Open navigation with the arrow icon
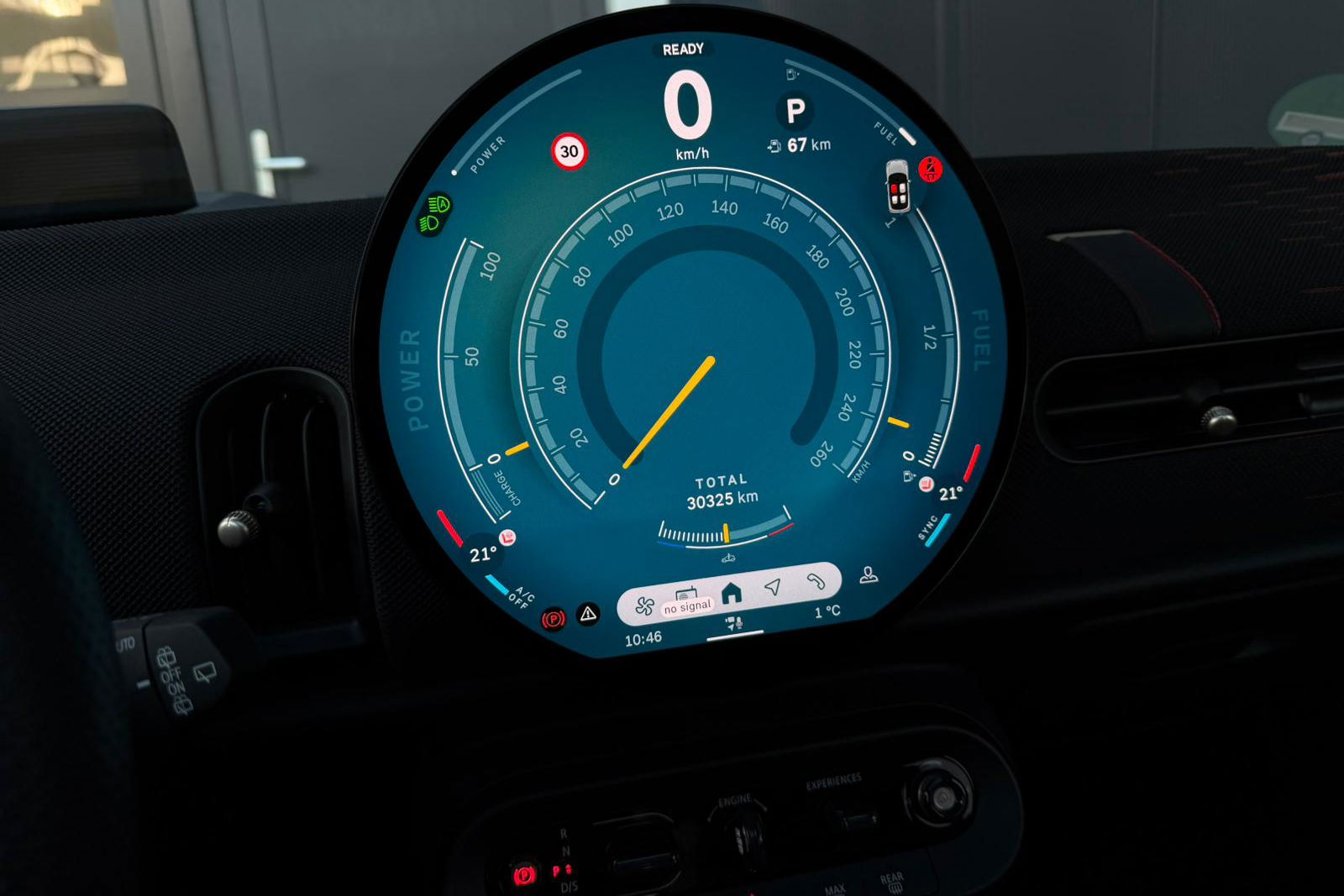The width and height of the screenshot is (1344, 896). [x=773, y=587]
